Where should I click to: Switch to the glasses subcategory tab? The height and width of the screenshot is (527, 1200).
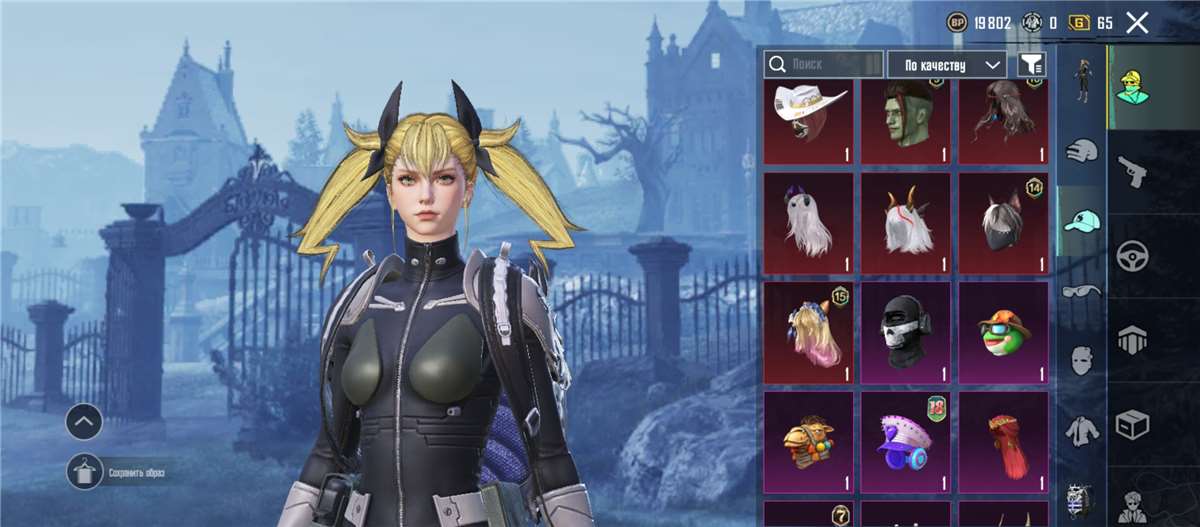pos(1081,291)
